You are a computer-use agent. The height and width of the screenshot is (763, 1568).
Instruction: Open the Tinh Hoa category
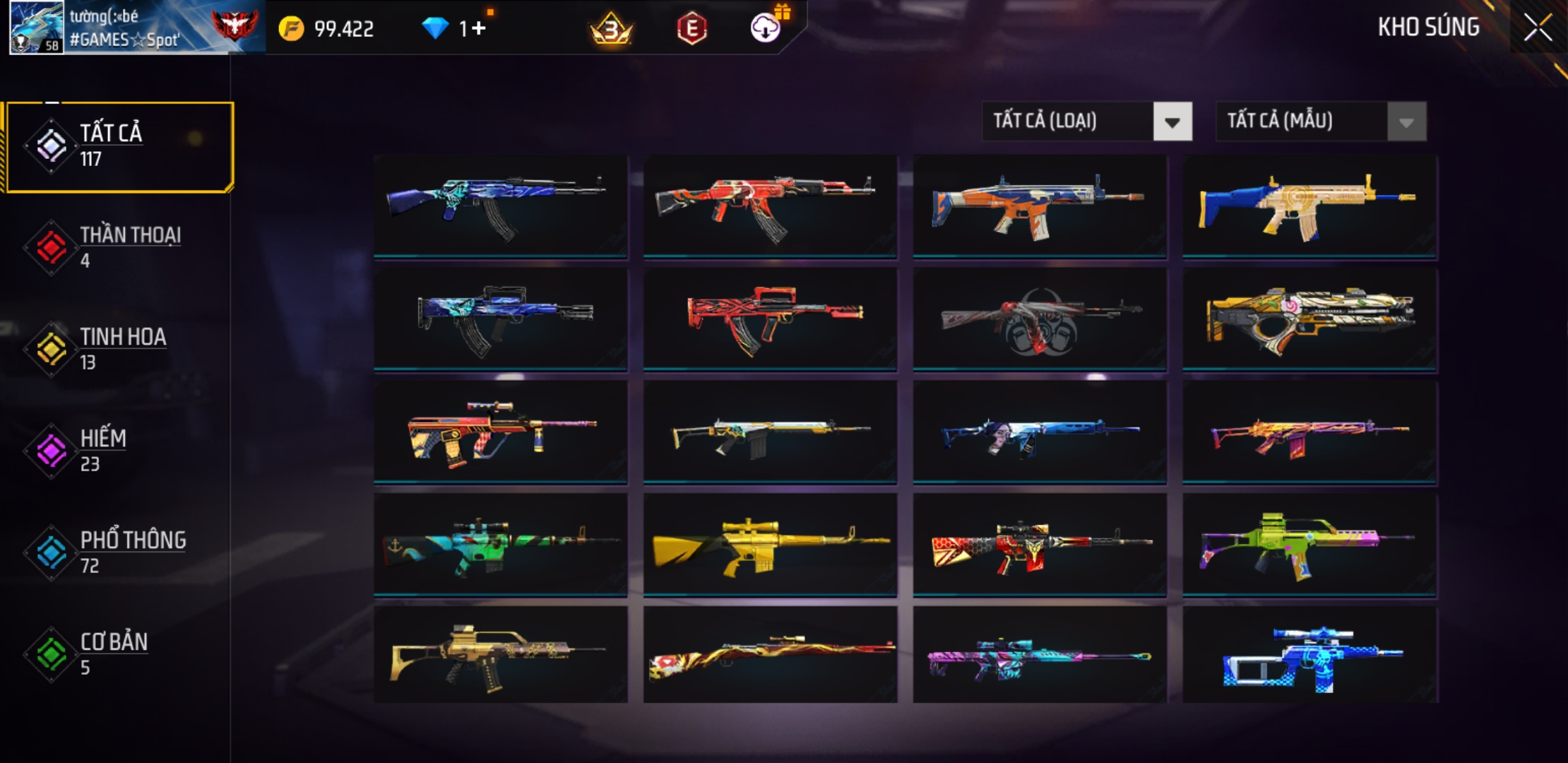point(120,349)
